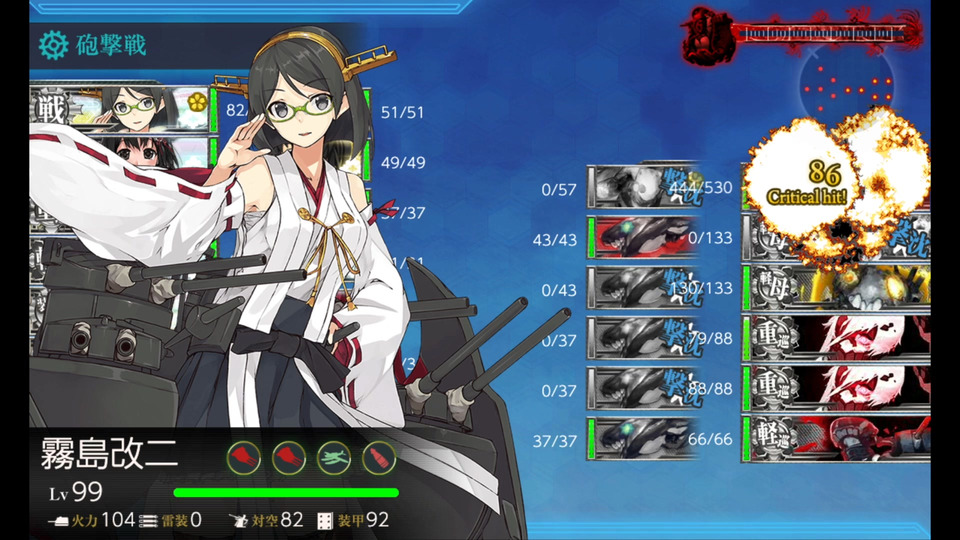
Task: Click the green seaplane equipment icon
Action: click(334, 457)
